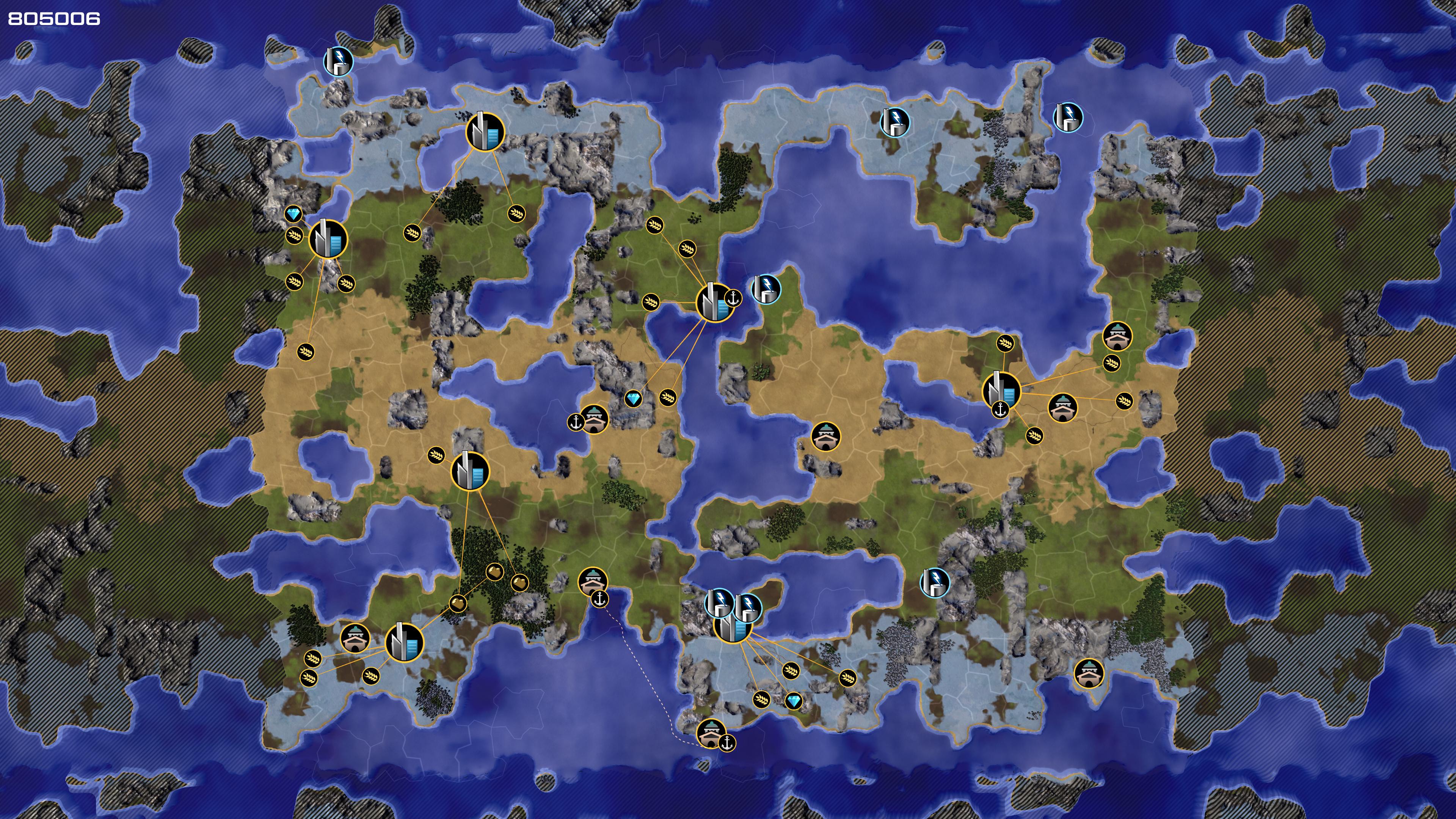This screenshot has height=819, width=1456.
Task: Choose the city with an anchor badge beneath it
Action: [x=1001, y=390]
